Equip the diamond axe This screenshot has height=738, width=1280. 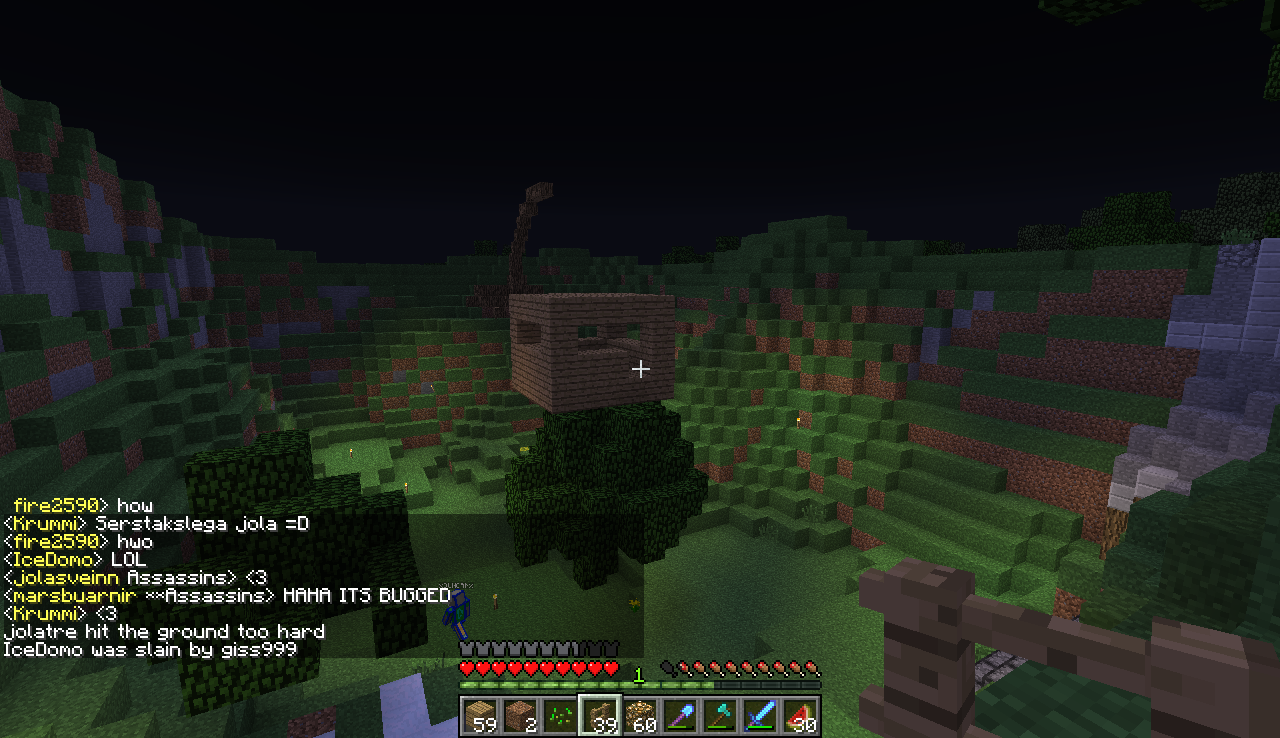[x=720, y=716]
